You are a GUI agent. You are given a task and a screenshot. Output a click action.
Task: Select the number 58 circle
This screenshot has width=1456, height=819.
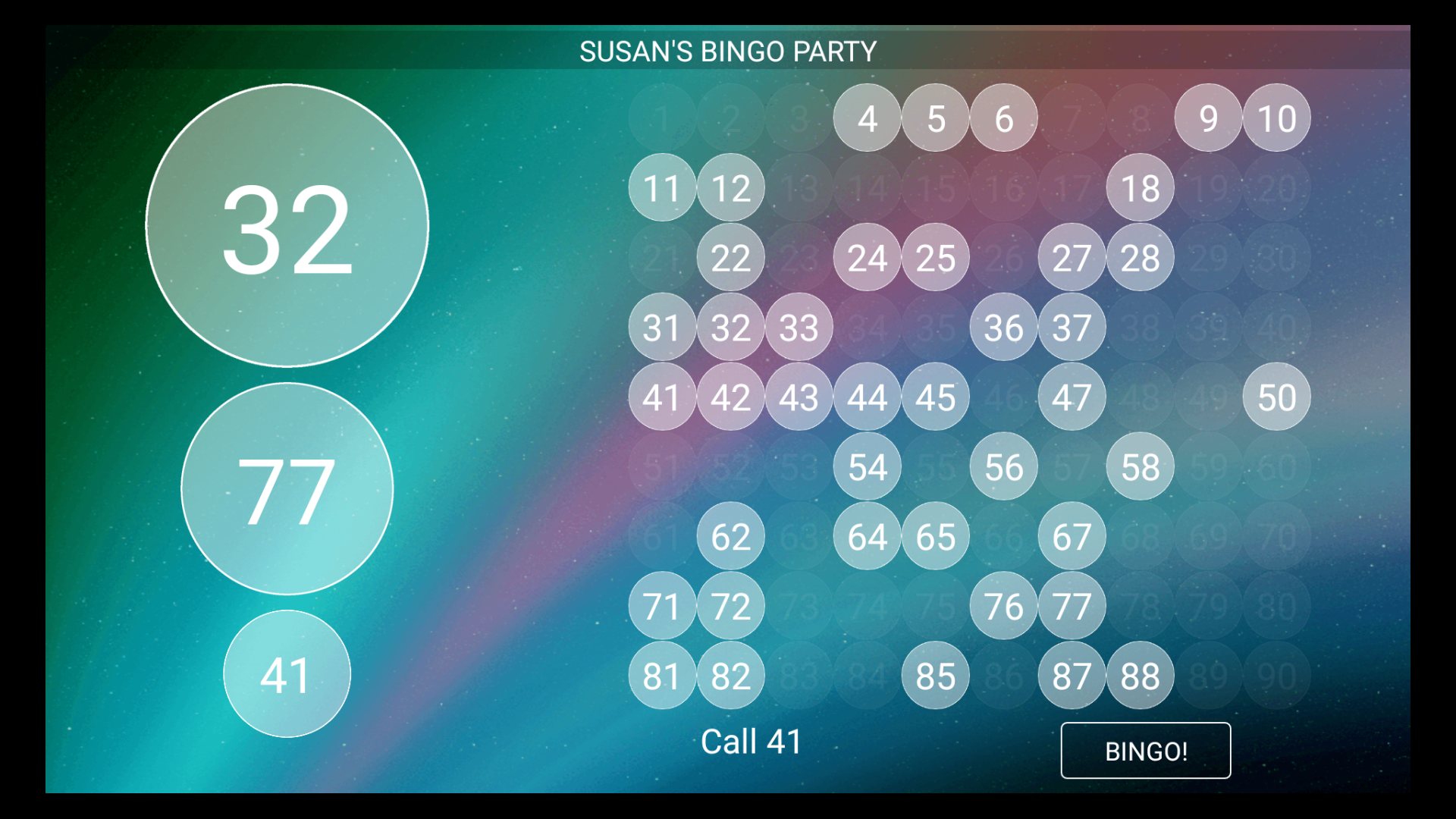[x=1140, y=467]
